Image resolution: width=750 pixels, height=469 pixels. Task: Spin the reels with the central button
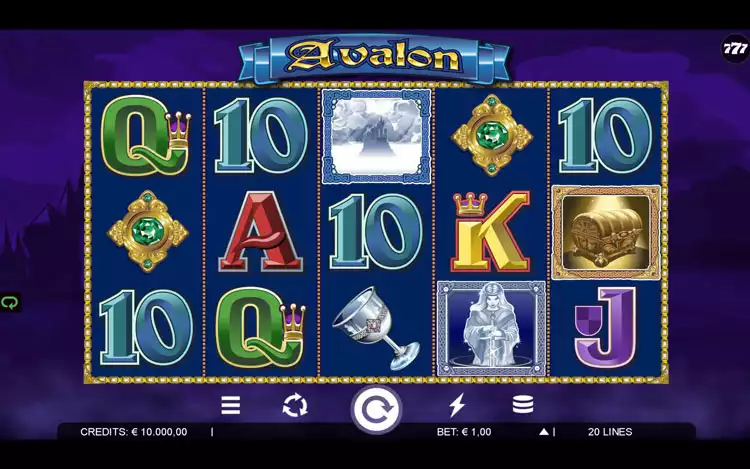click(375, 408)
